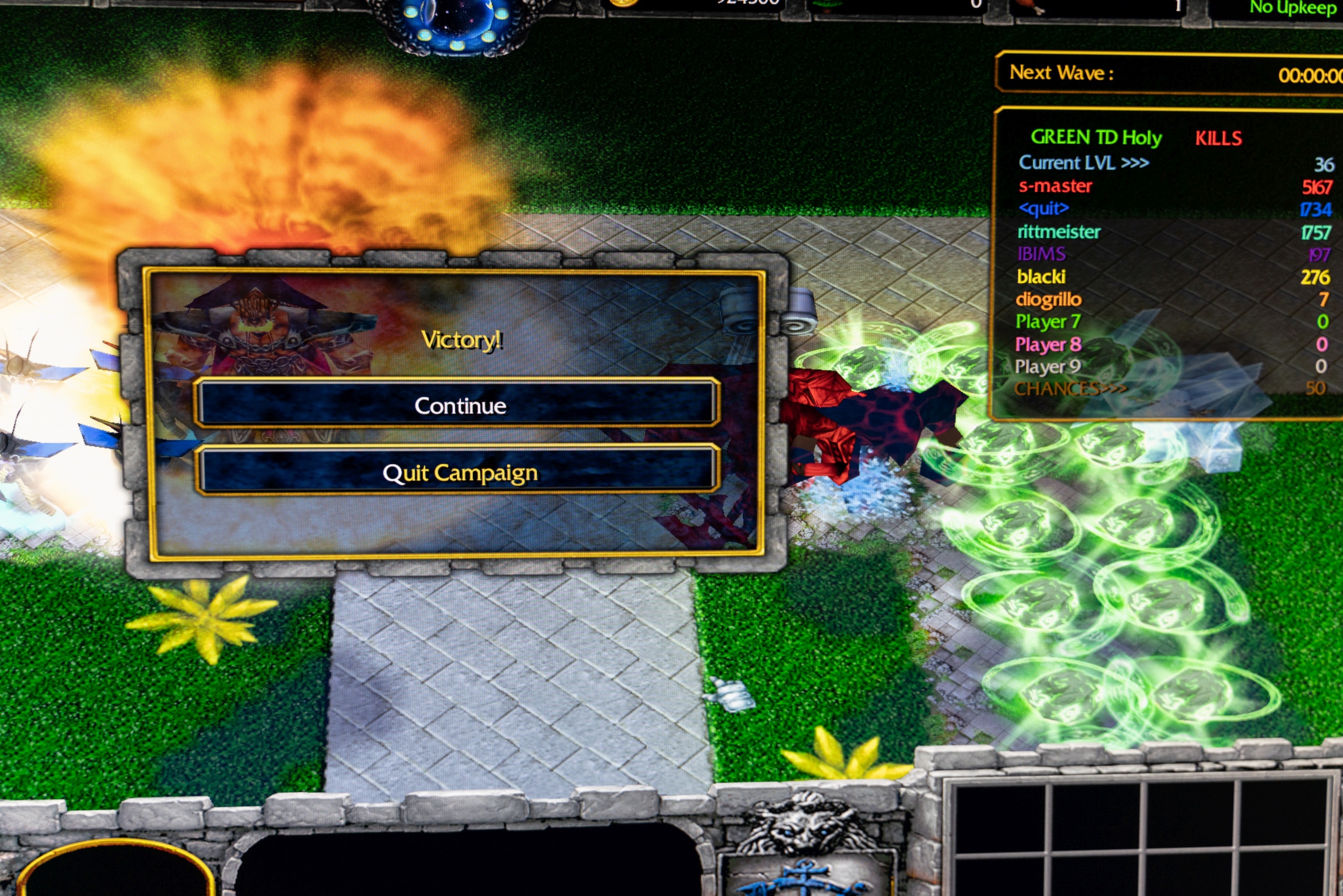1343x896 pixels.
Task: Click the diogrillo entry in the scoreboard
Action: 1048,300
